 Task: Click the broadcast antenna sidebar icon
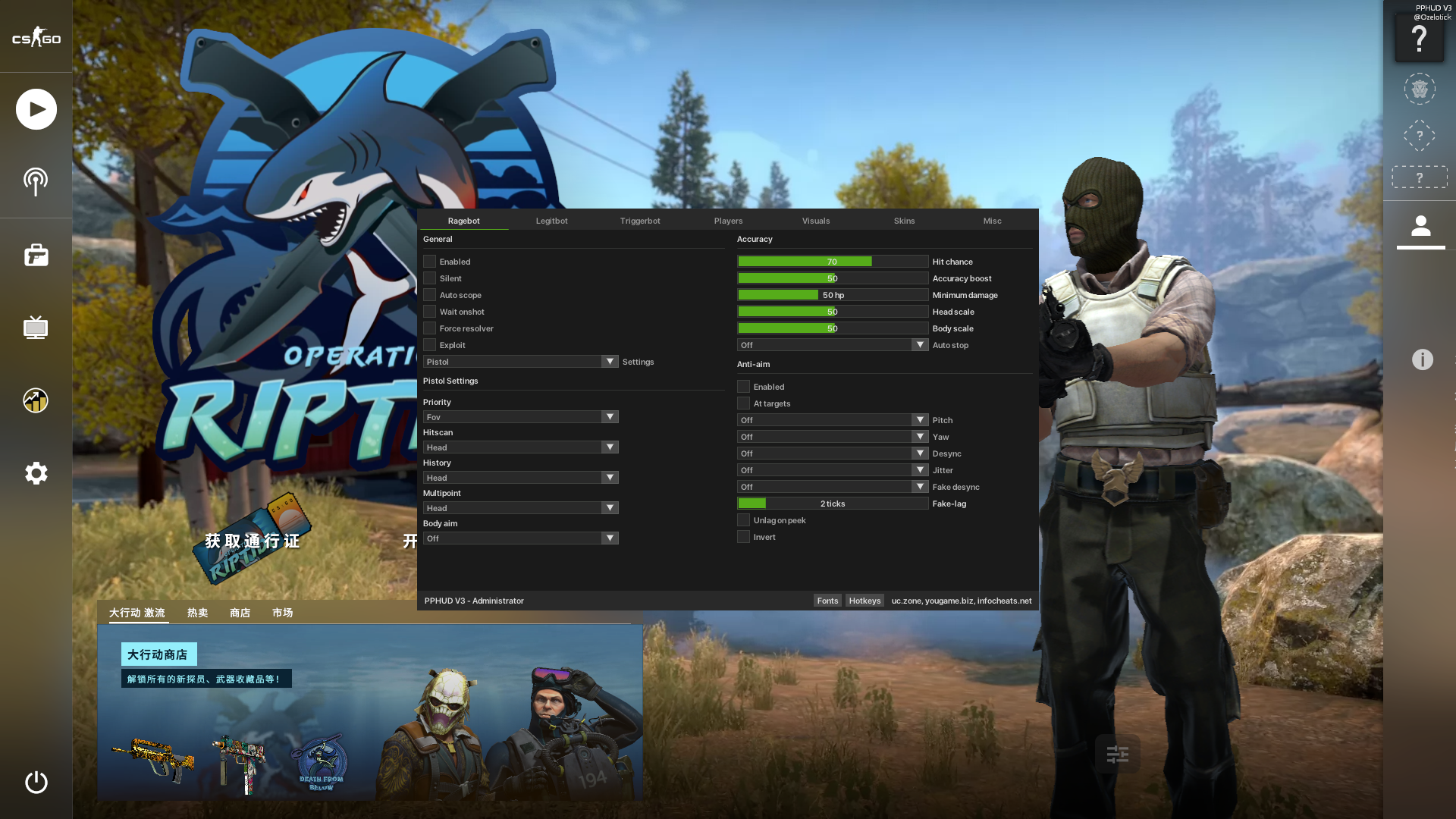[x=36, y=181]
